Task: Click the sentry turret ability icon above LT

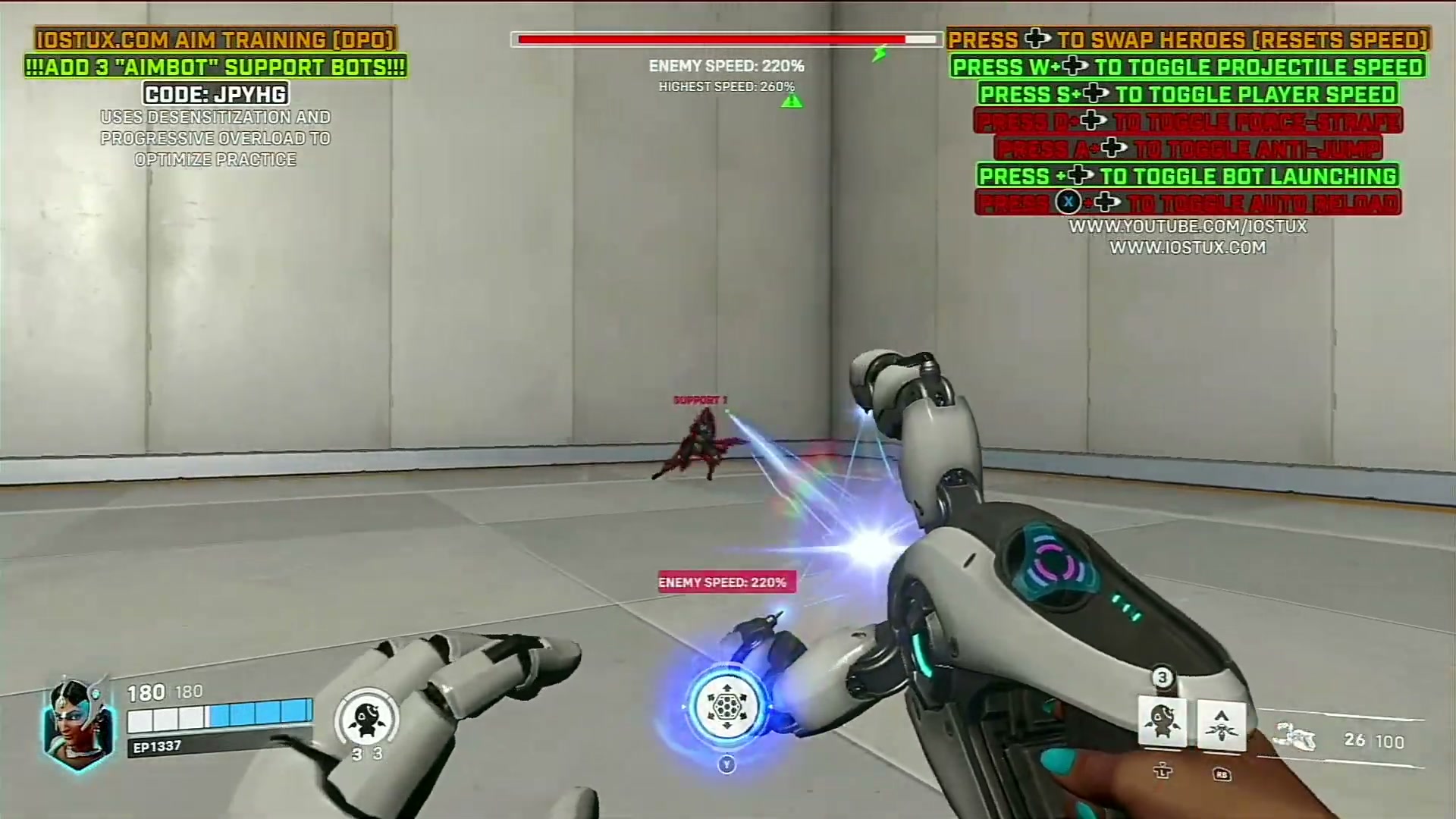Action: (1163, 723)
